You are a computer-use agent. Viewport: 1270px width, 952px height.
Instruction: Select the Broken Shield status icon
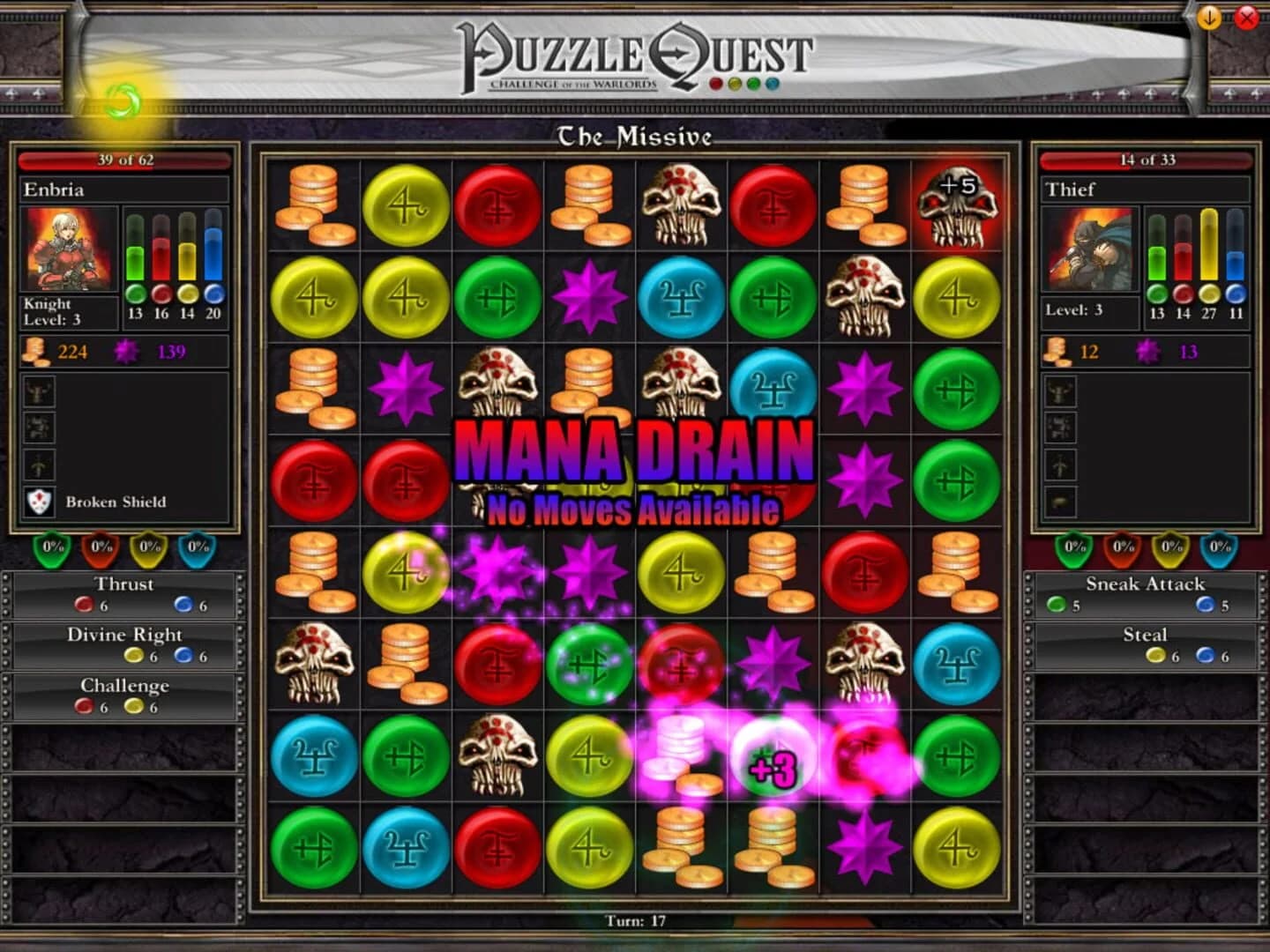click(x=39, y=502)
